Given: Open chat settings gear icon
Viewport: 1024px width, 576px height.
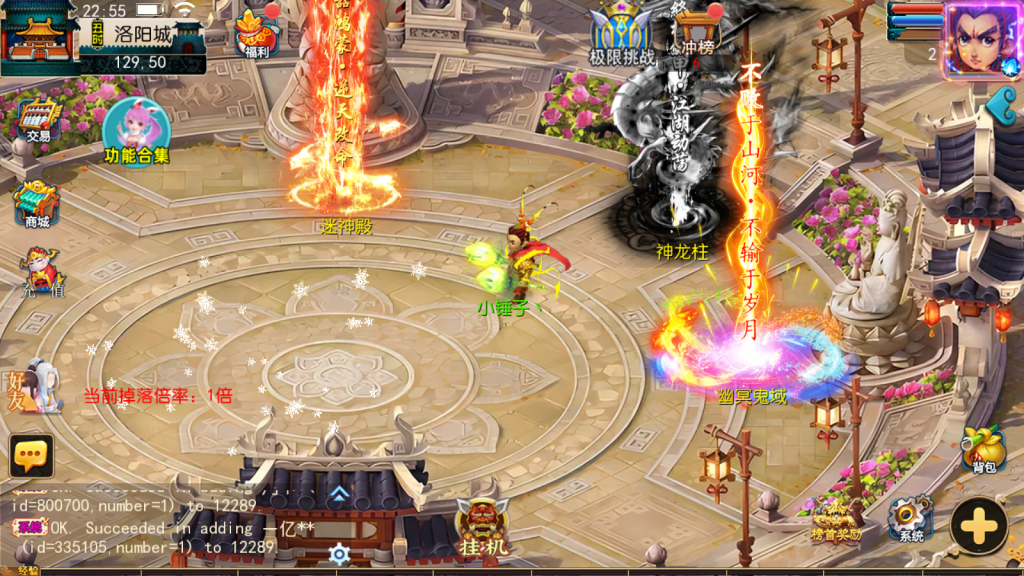Looking at the screenshot, I should (340, 553).
